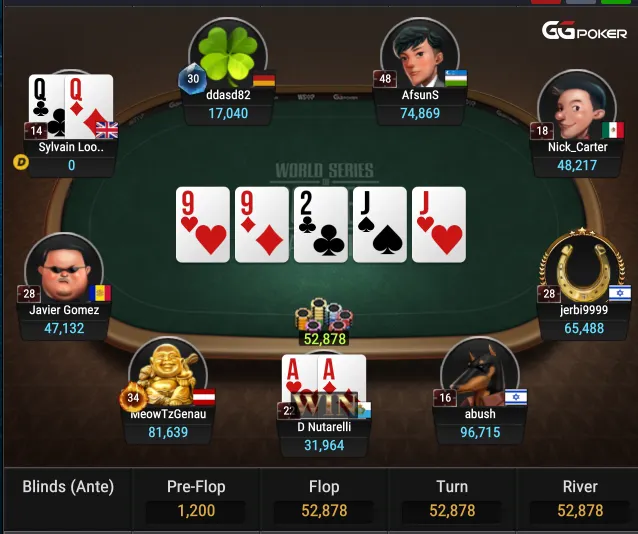Click Sylvain Loo's player name panel

point(71,156)
